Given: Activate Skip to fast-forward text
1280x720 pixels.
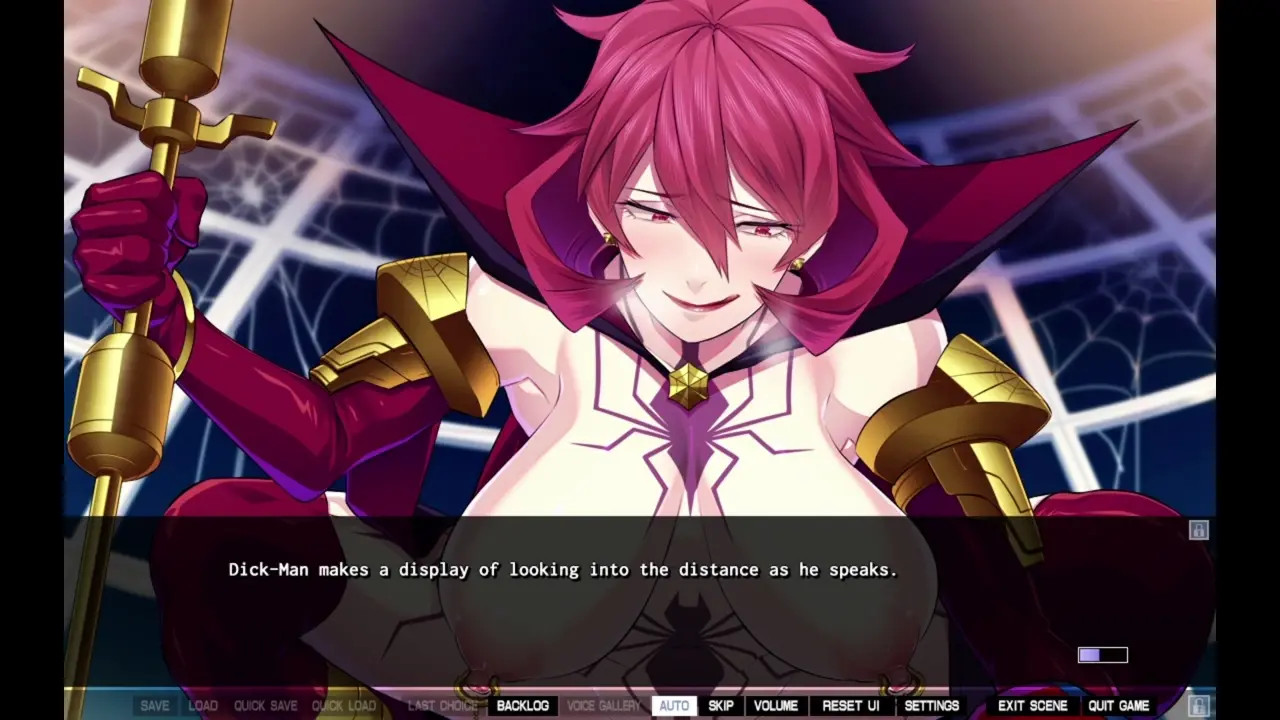Looking at the screenshot, I should [x=720, y=706].
